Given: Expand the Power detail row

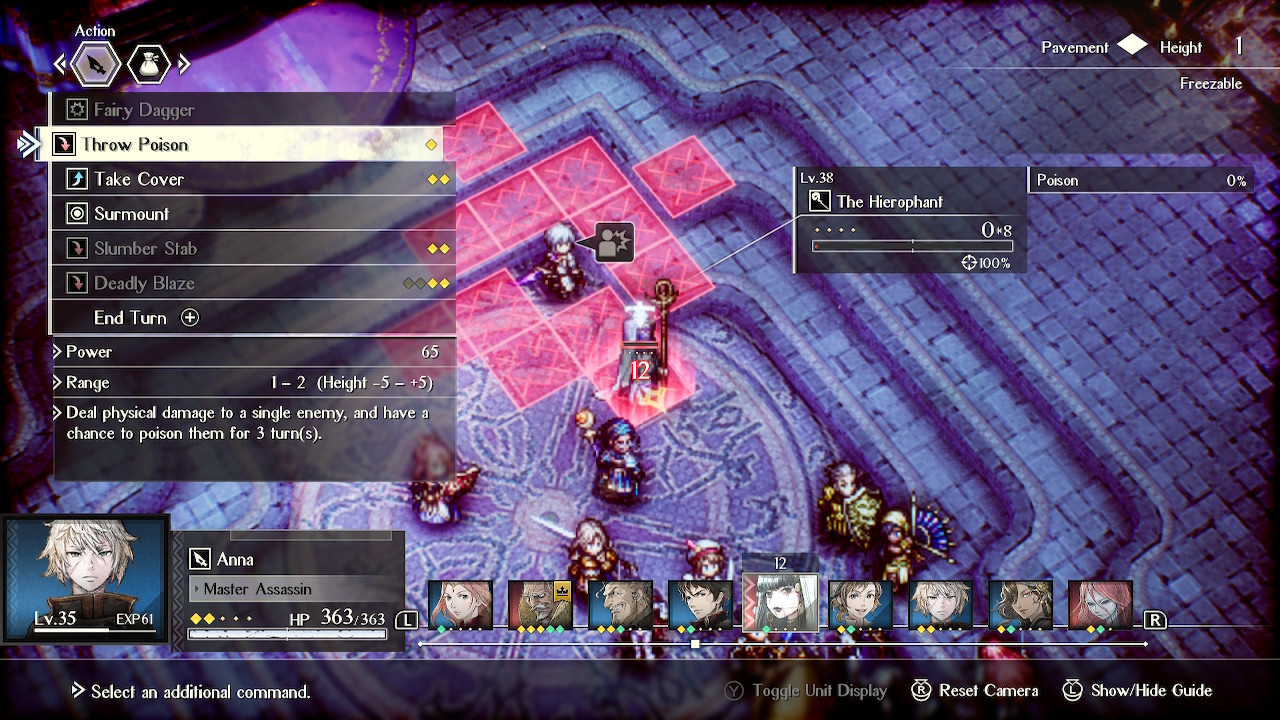Looking at the screenshot, I should click(x=90, y=352).
